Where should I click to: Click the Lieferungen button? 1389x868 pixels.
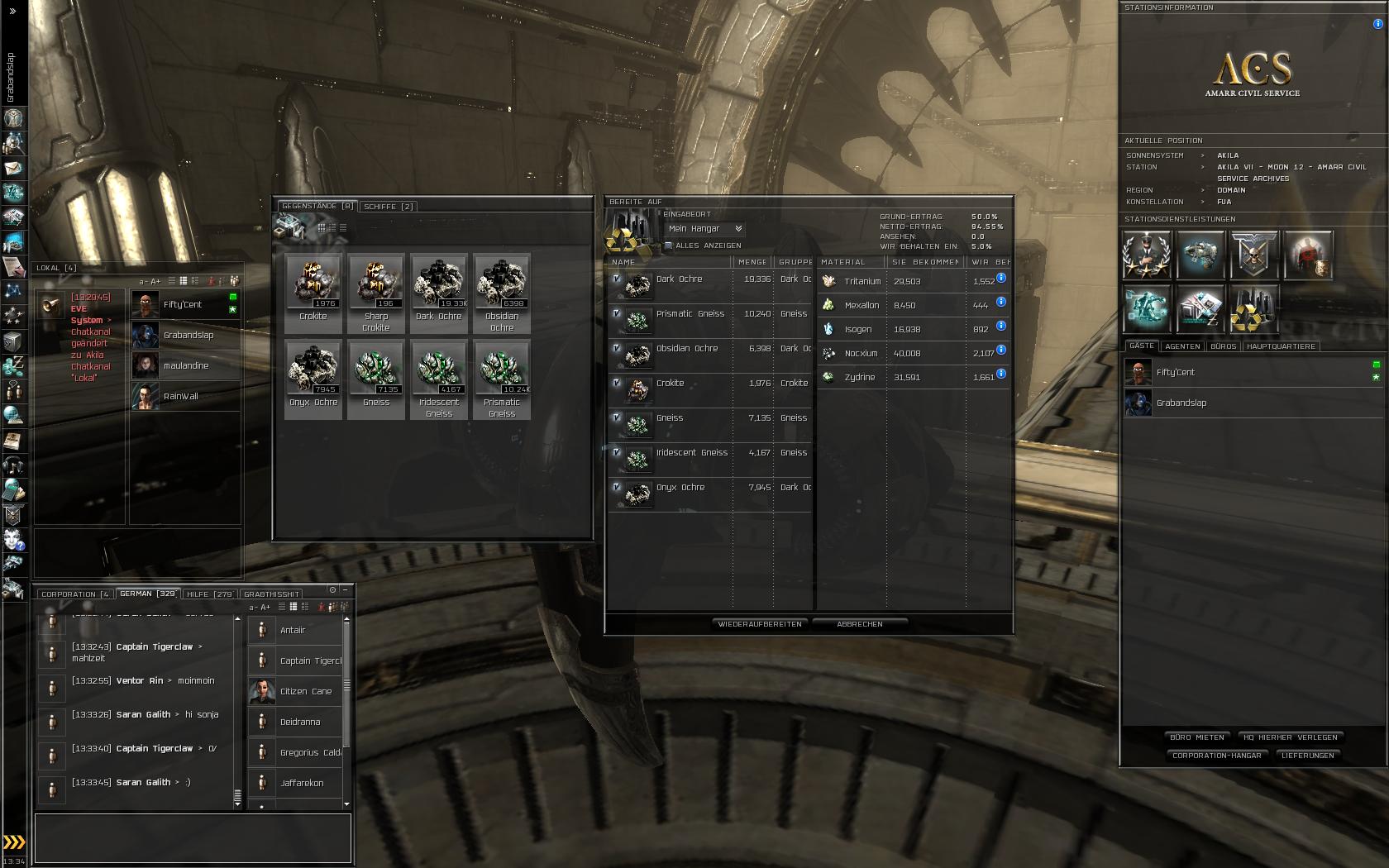[1308, 756]
